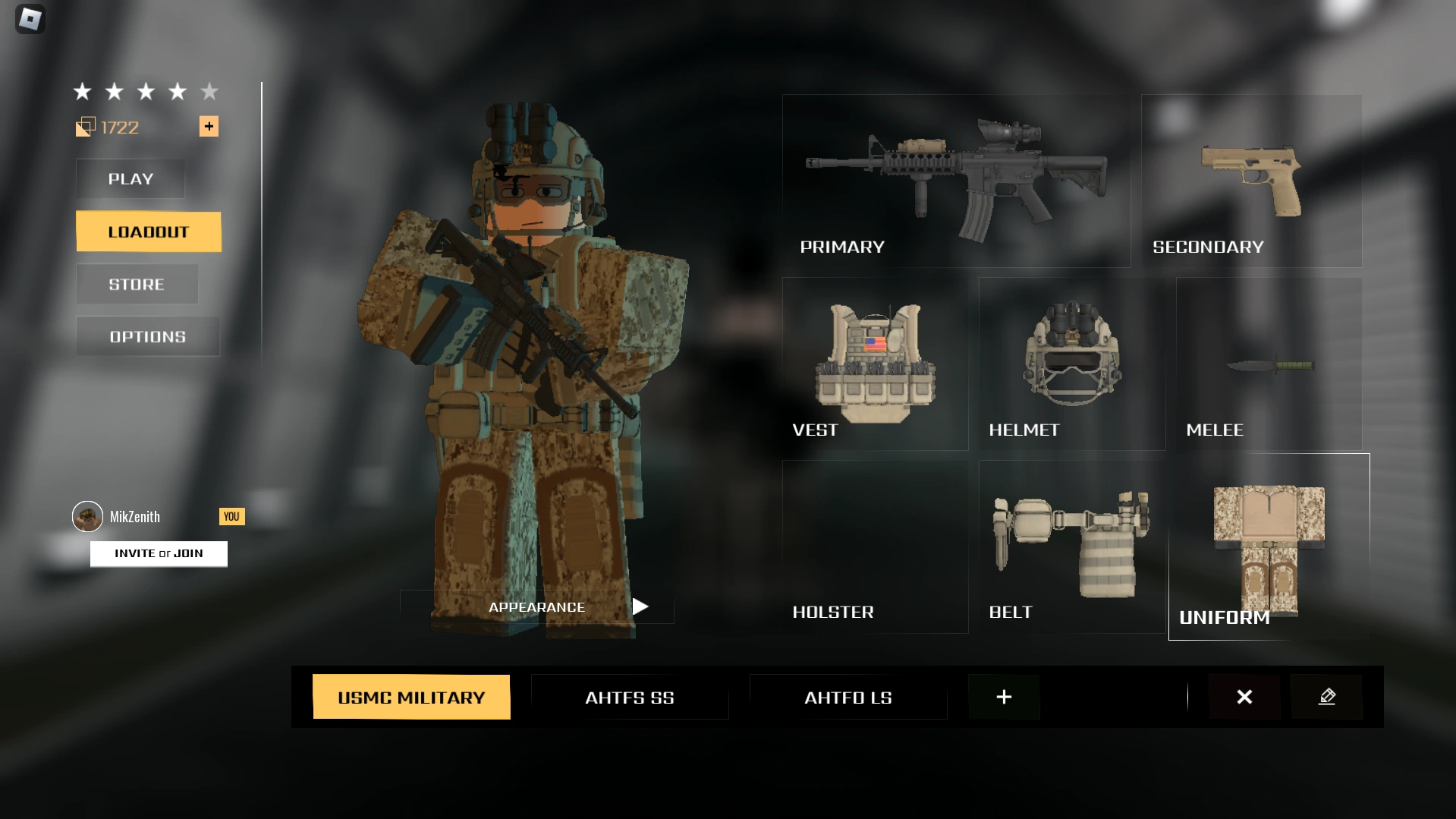The width and height of the screenshot is (1456, 819).
Task: Click the empty Holster slot
Action: click(x=874, y=547)
